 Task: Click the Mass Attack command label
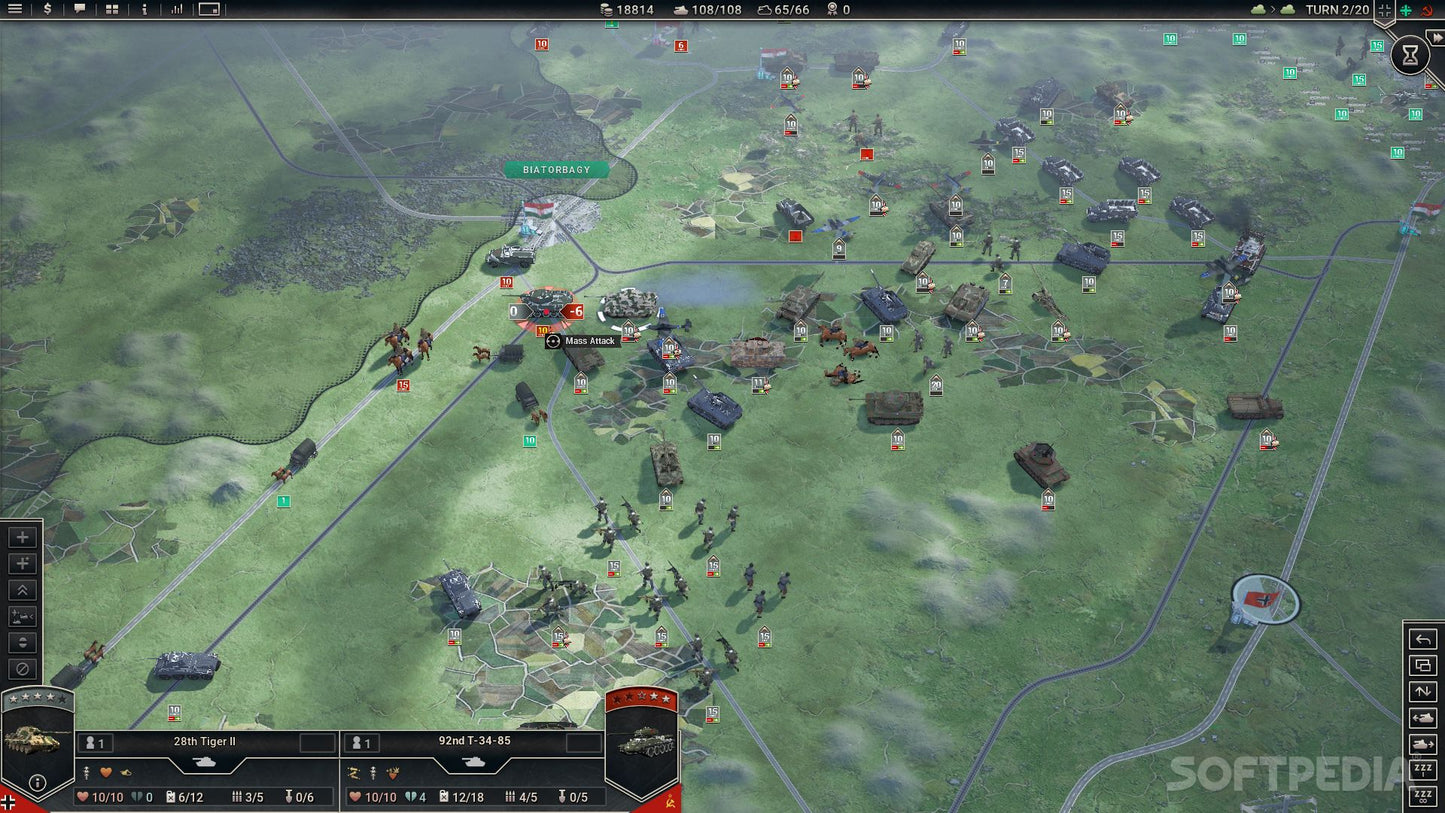(585, 341)
